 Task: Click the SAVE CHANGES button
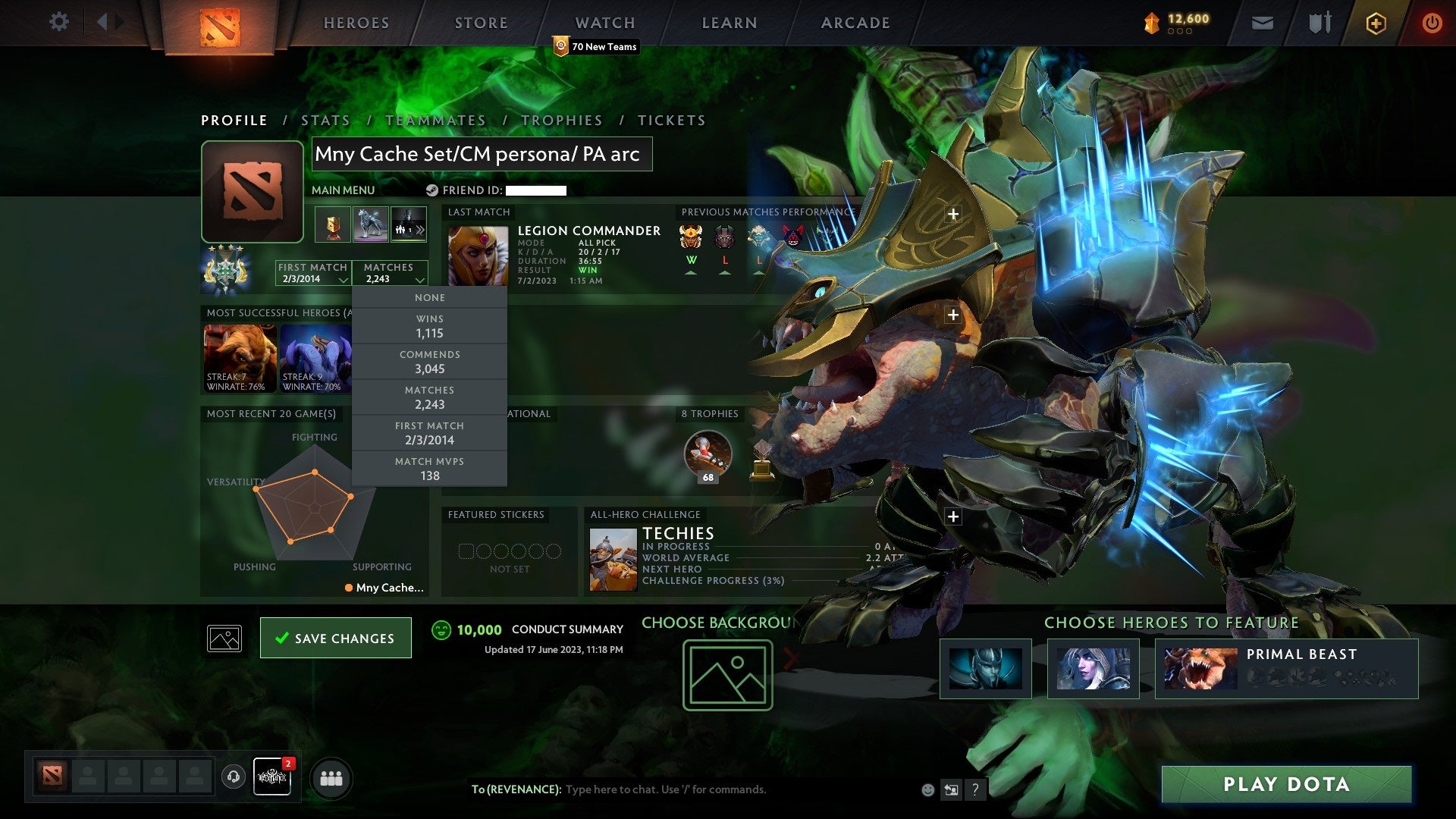point(335,638)
